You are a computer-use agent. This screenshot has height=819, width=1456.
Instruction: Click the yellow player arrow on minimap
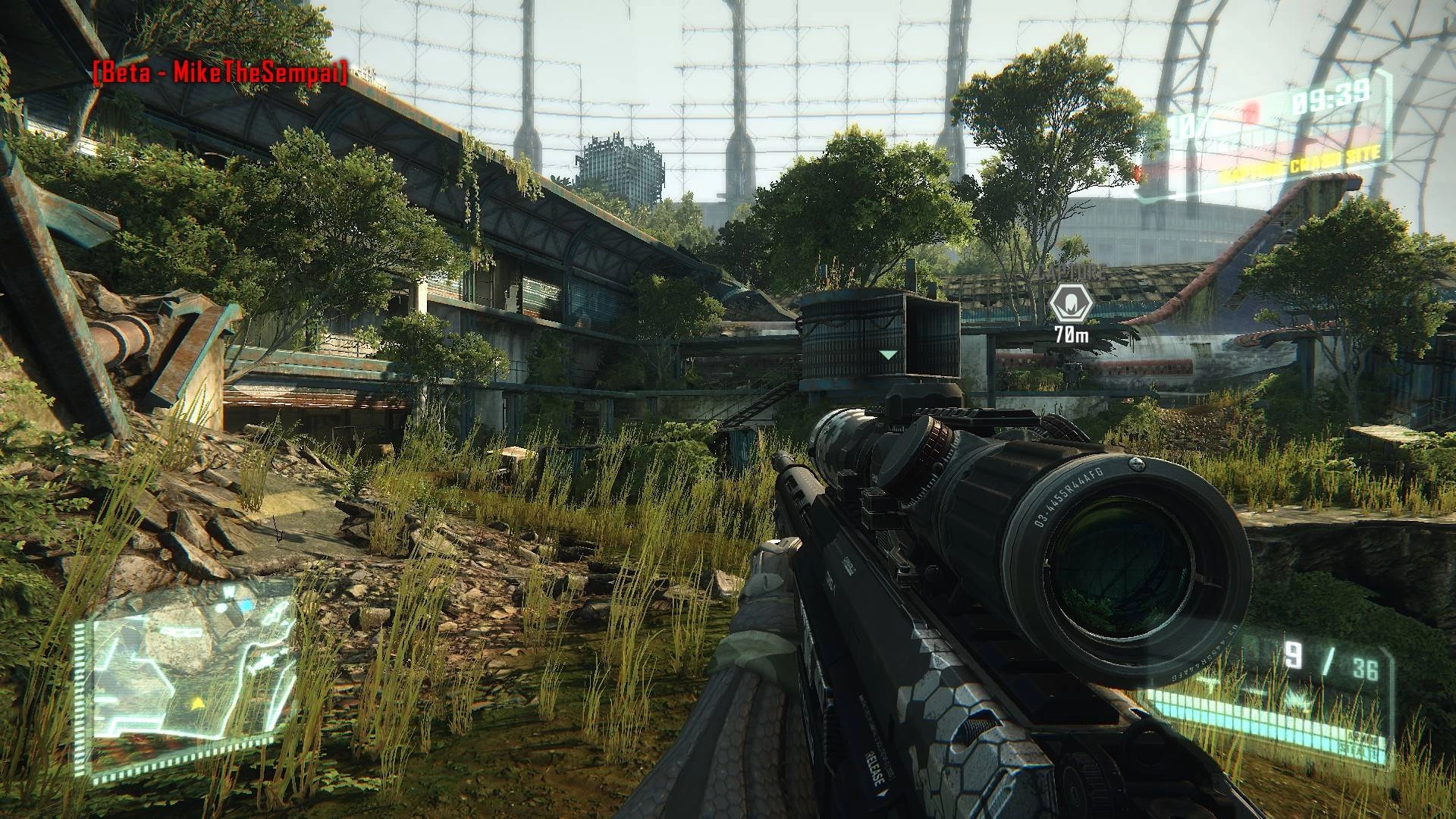(x=199, y=703)
